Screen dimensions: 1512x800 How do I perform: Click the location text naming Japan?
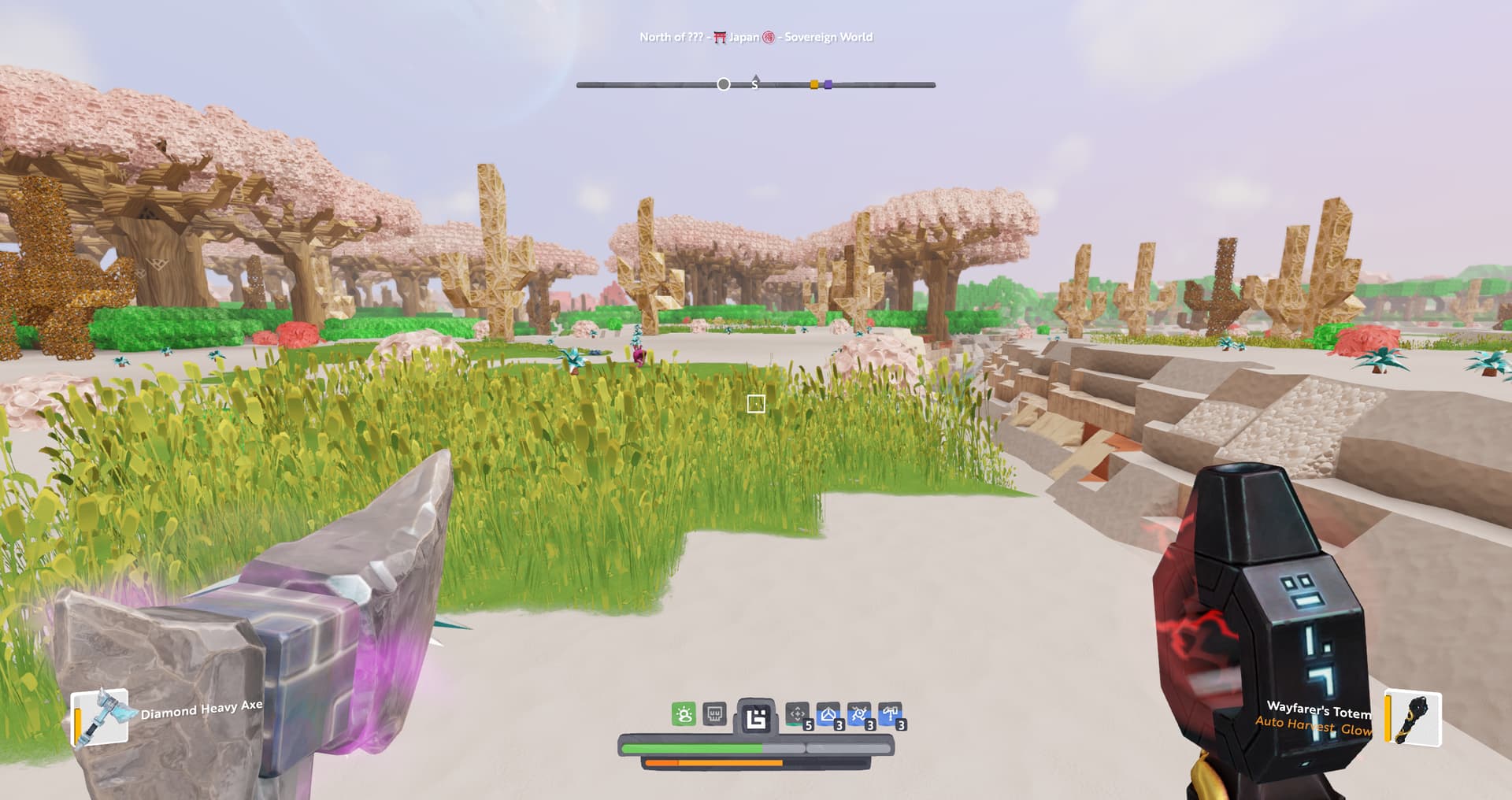(743, 37)
